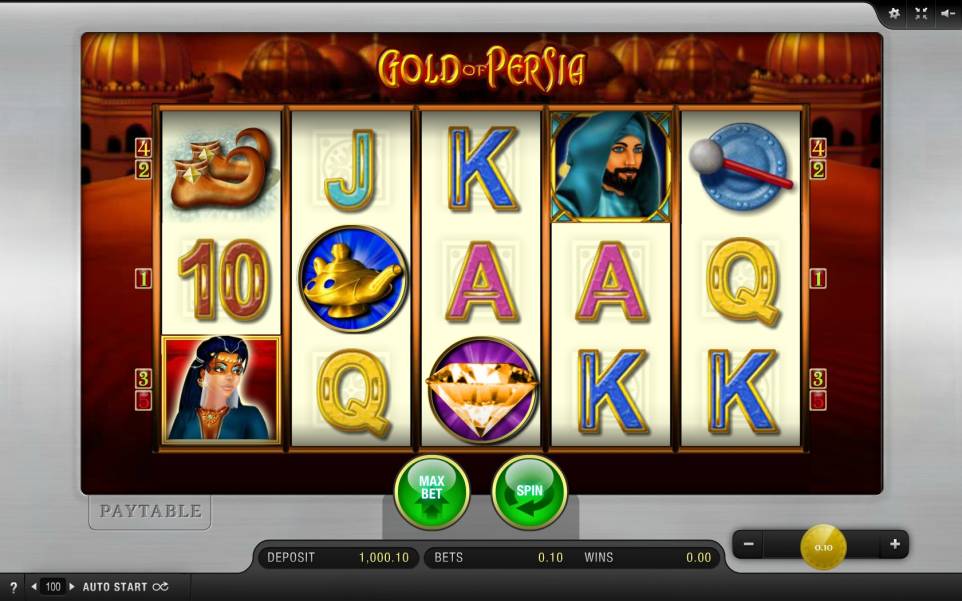Toggle sound with the speaker icon
This screenshot has width=962, height=601.
[947, 14]
